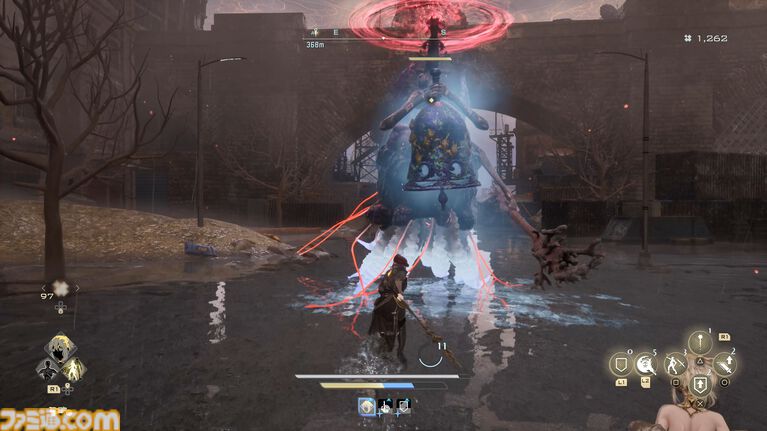767x431 pixels.
Task: Cycle to the previous quick item arrow
Action: click(x=42, y=288)
